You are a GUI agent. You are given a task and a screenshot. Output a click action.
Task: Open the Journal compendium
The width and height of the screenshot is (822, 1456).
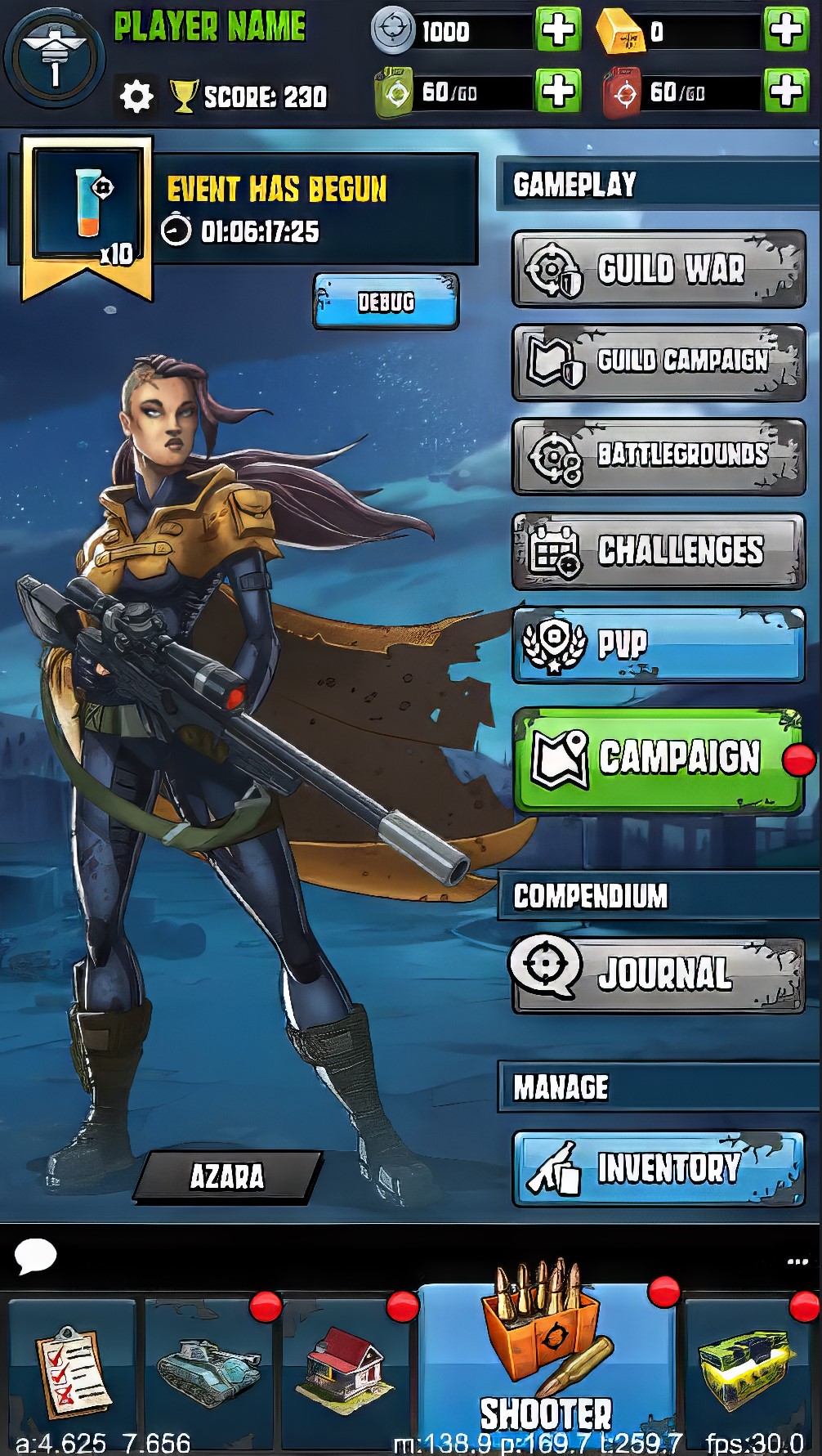pyautogui.click(x=659, y=974)
